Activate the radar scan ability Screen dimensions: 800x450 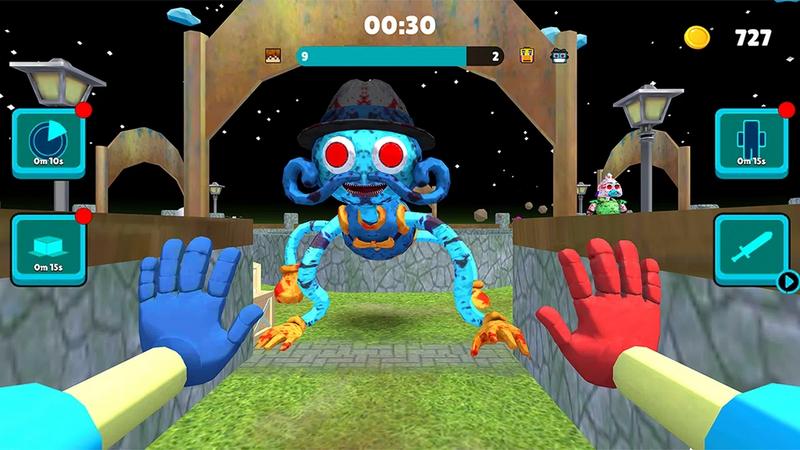coord(48,143)
